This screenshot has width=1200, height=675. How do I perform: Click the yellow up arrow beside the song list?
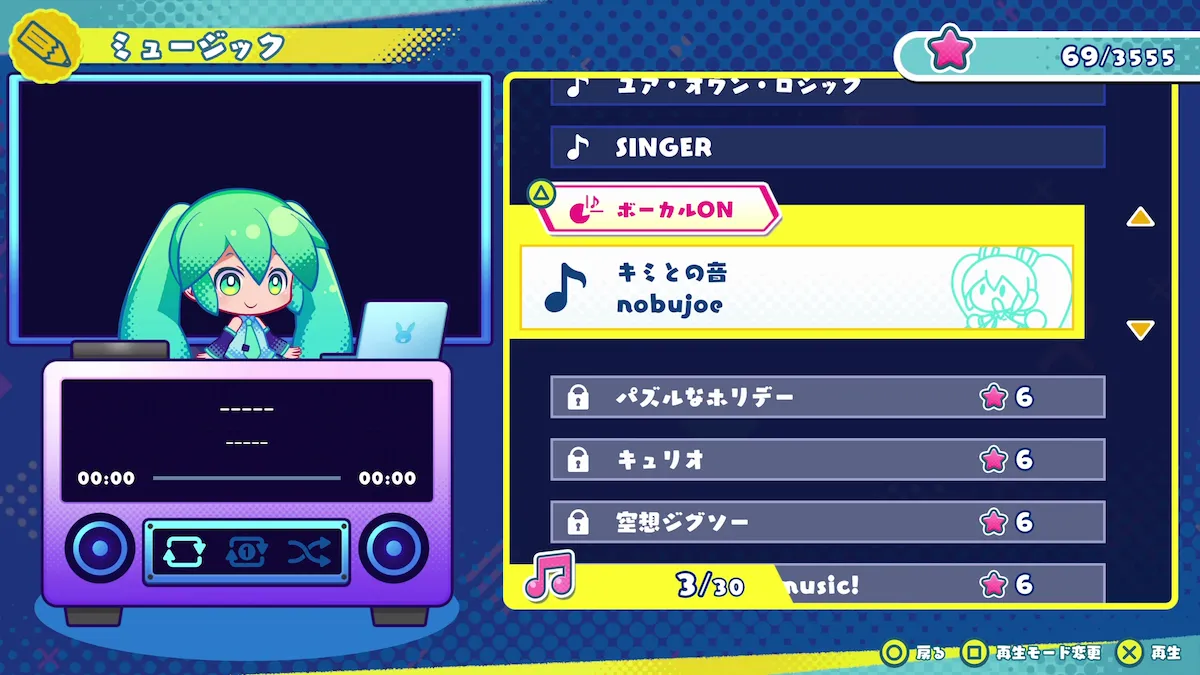tap(1140, 218)
